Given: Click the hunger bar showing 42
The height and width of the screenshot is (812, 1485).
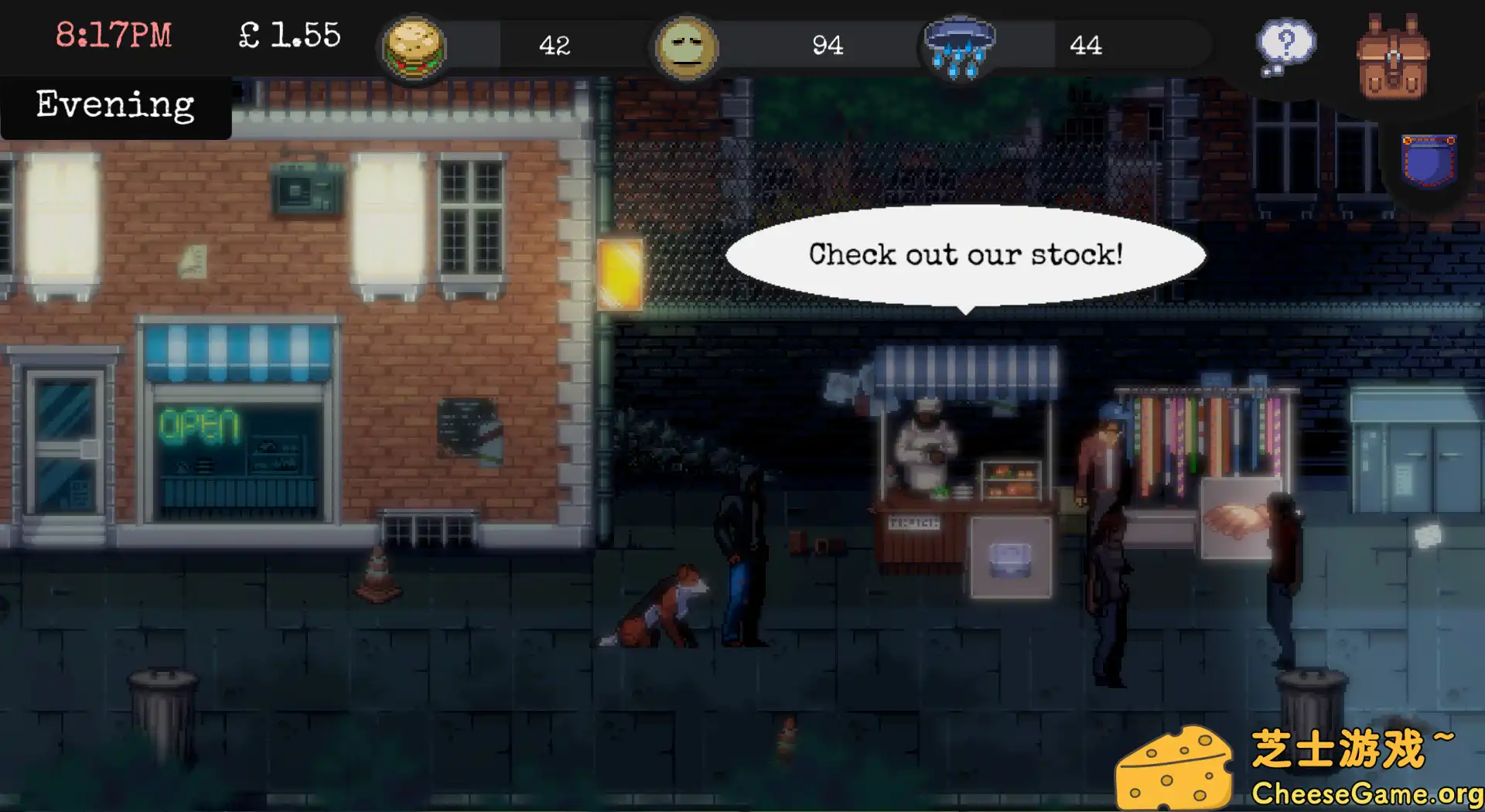Looking at the screenshot, I should (x=555, y=46).
